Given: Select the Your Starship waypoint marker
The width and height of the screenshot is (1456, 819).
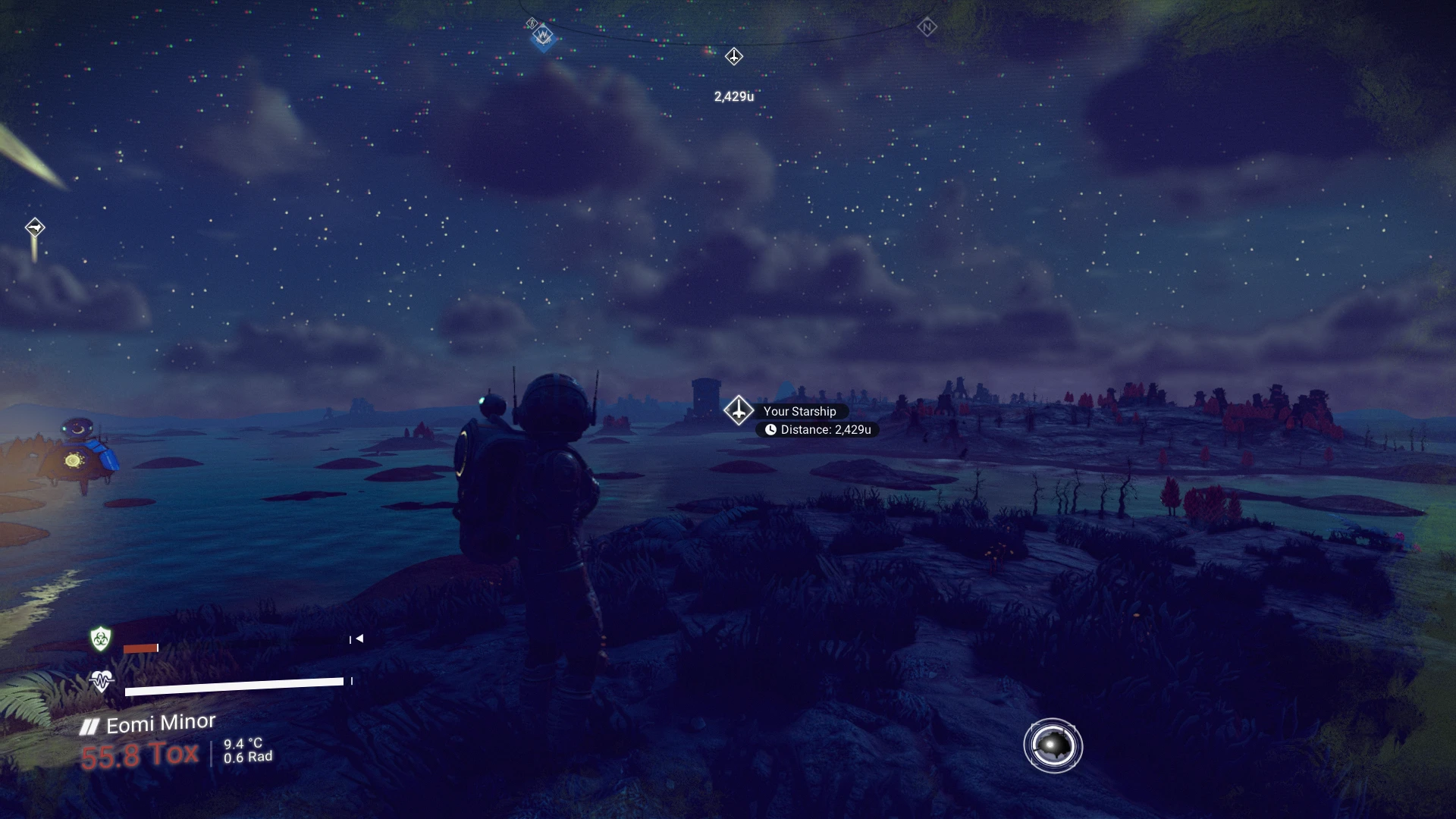Looking at the screenshot, I should click(738, 410).
